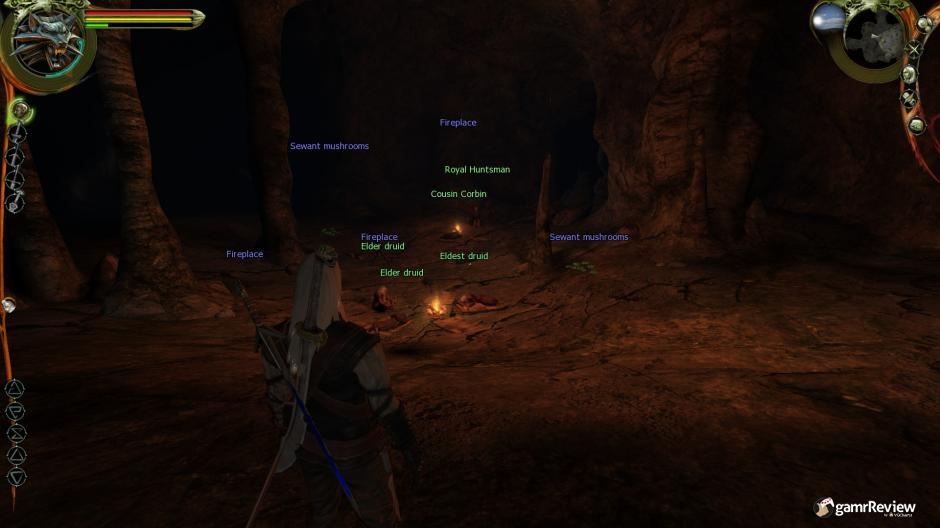This screenshot has width=940, height=528.
Task: Select the glowing green fist icon
Action: click(x=19, y=109)
